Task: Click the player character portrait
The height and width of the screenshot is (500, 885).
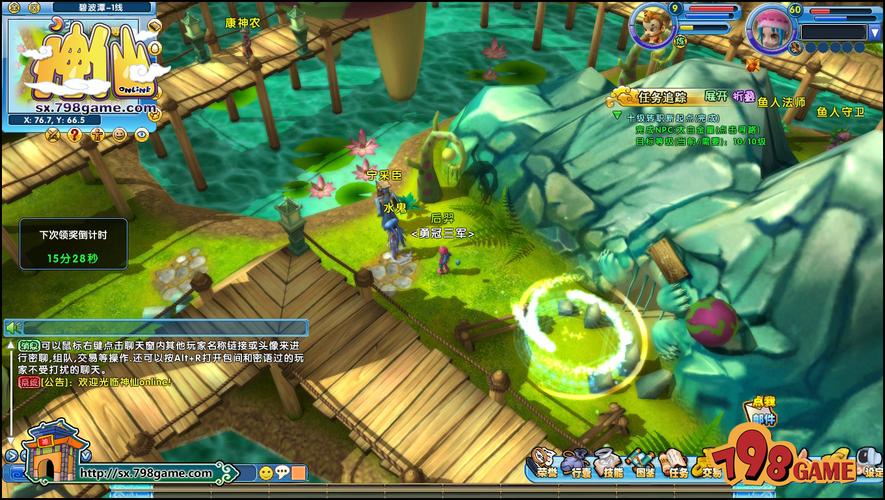Action: (x=655, y=24)
